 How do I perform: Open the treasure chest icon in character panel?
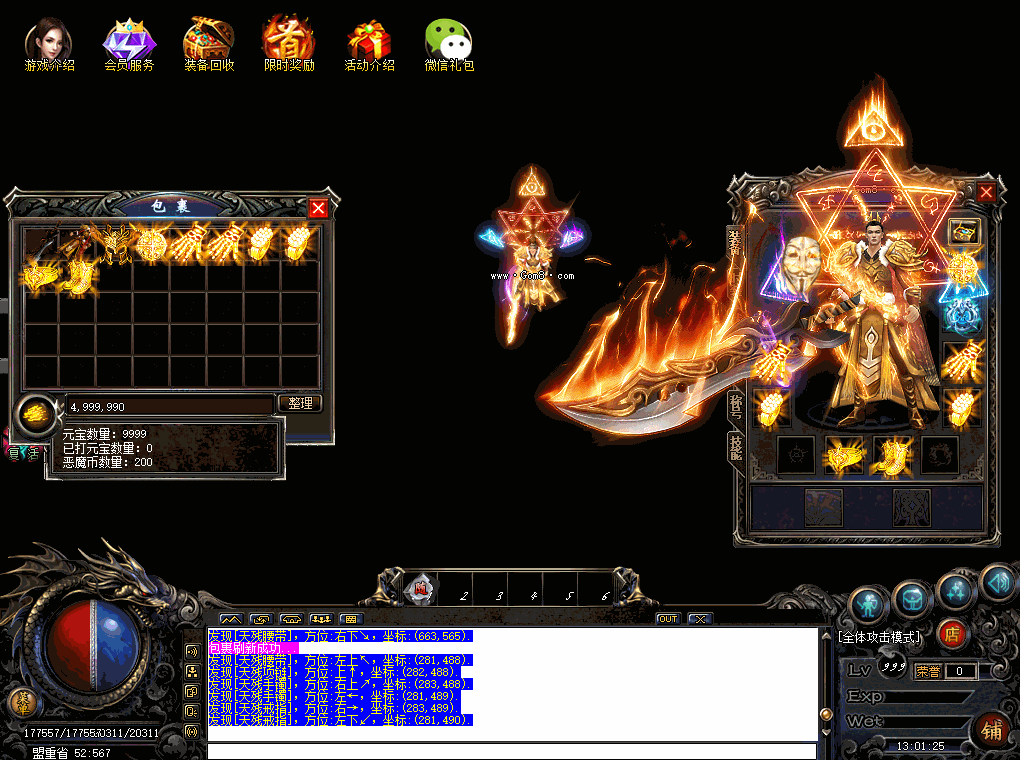[x=963, y=231]
